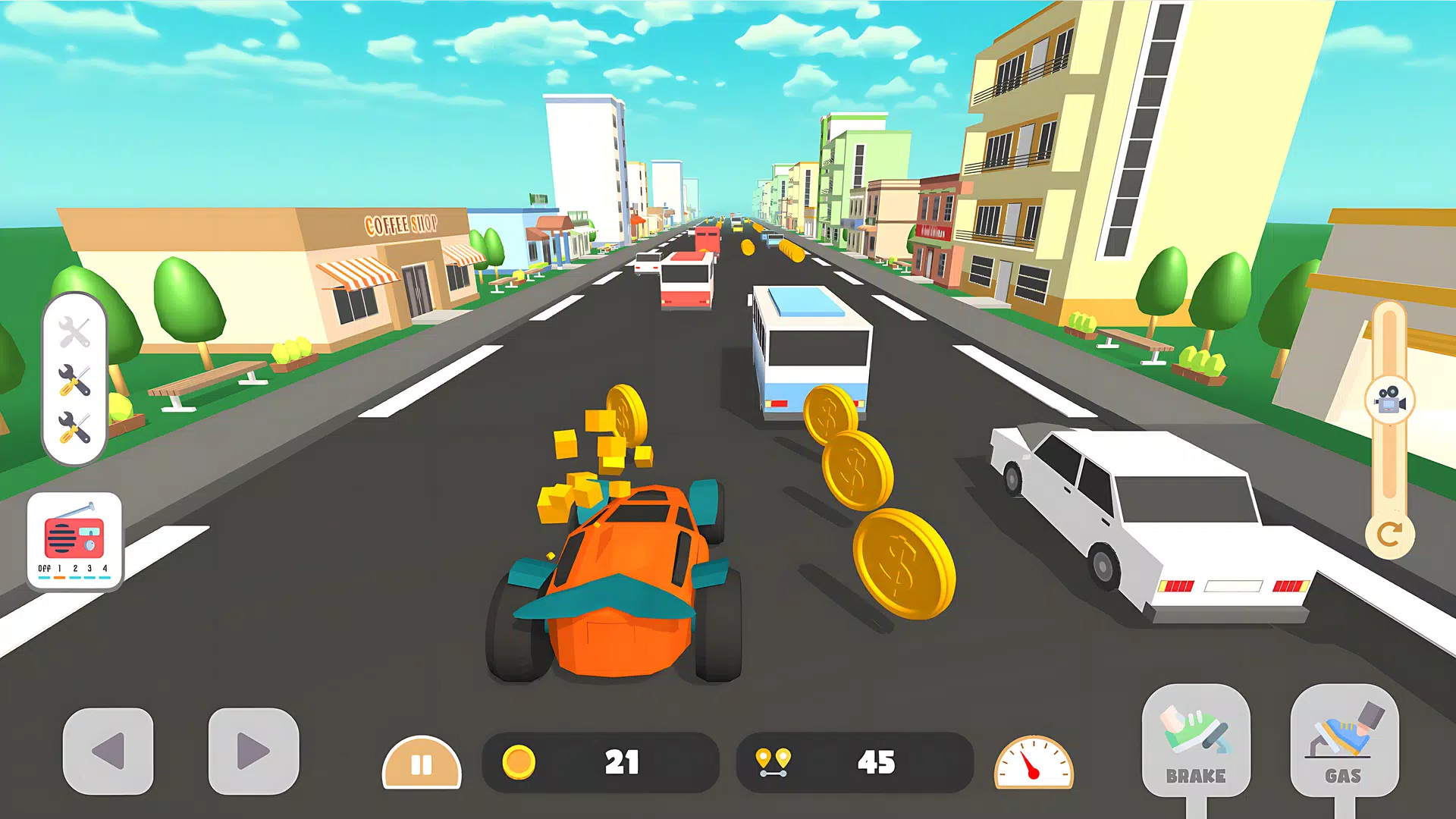Viewport: 1456px width, 819px height.
Task: Open the radio station selector
Action: click(x=74, y=540)
